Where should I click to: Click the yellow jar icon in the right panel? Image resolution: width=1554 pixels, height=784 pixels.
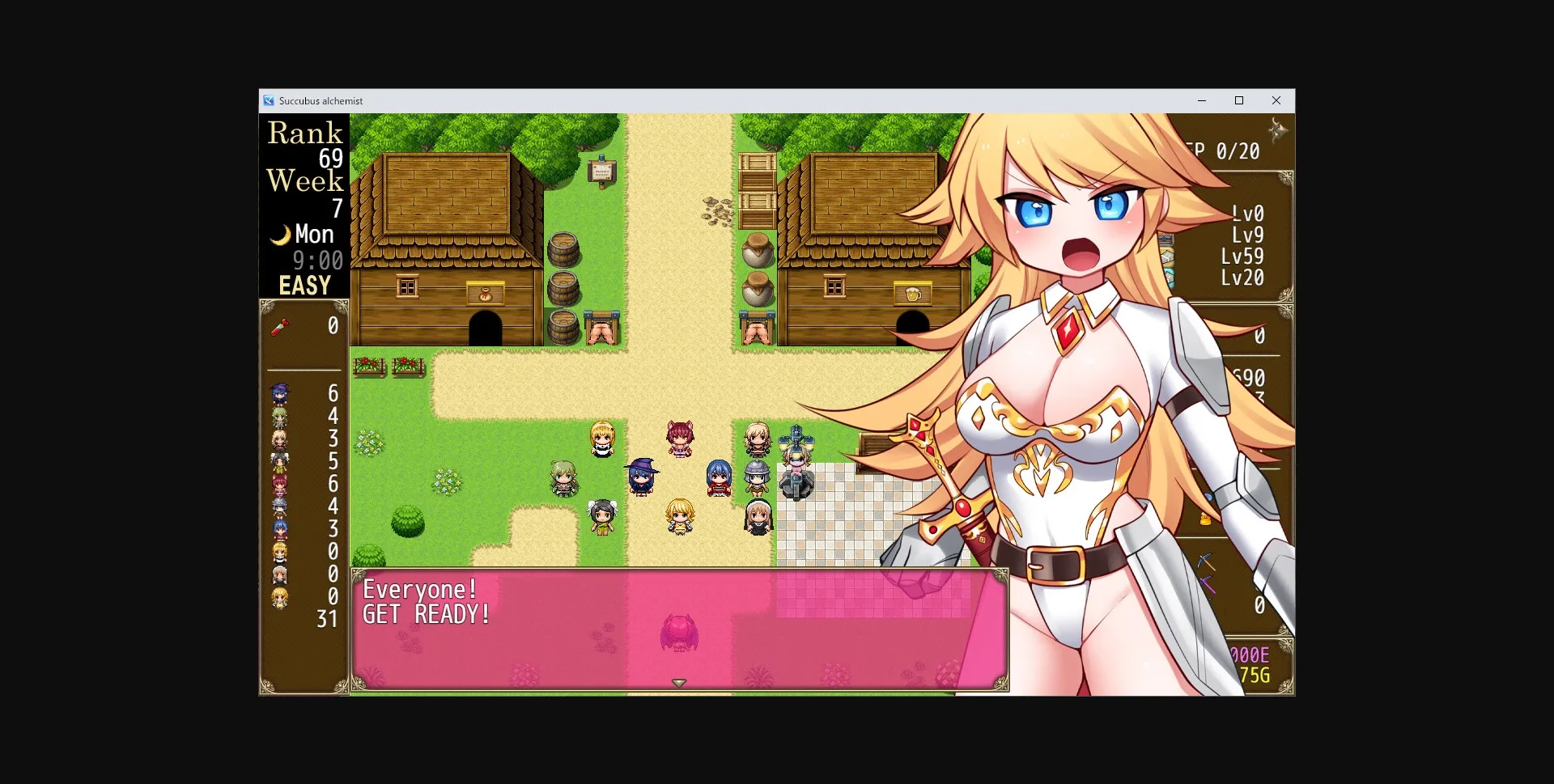pos(1204,519)
